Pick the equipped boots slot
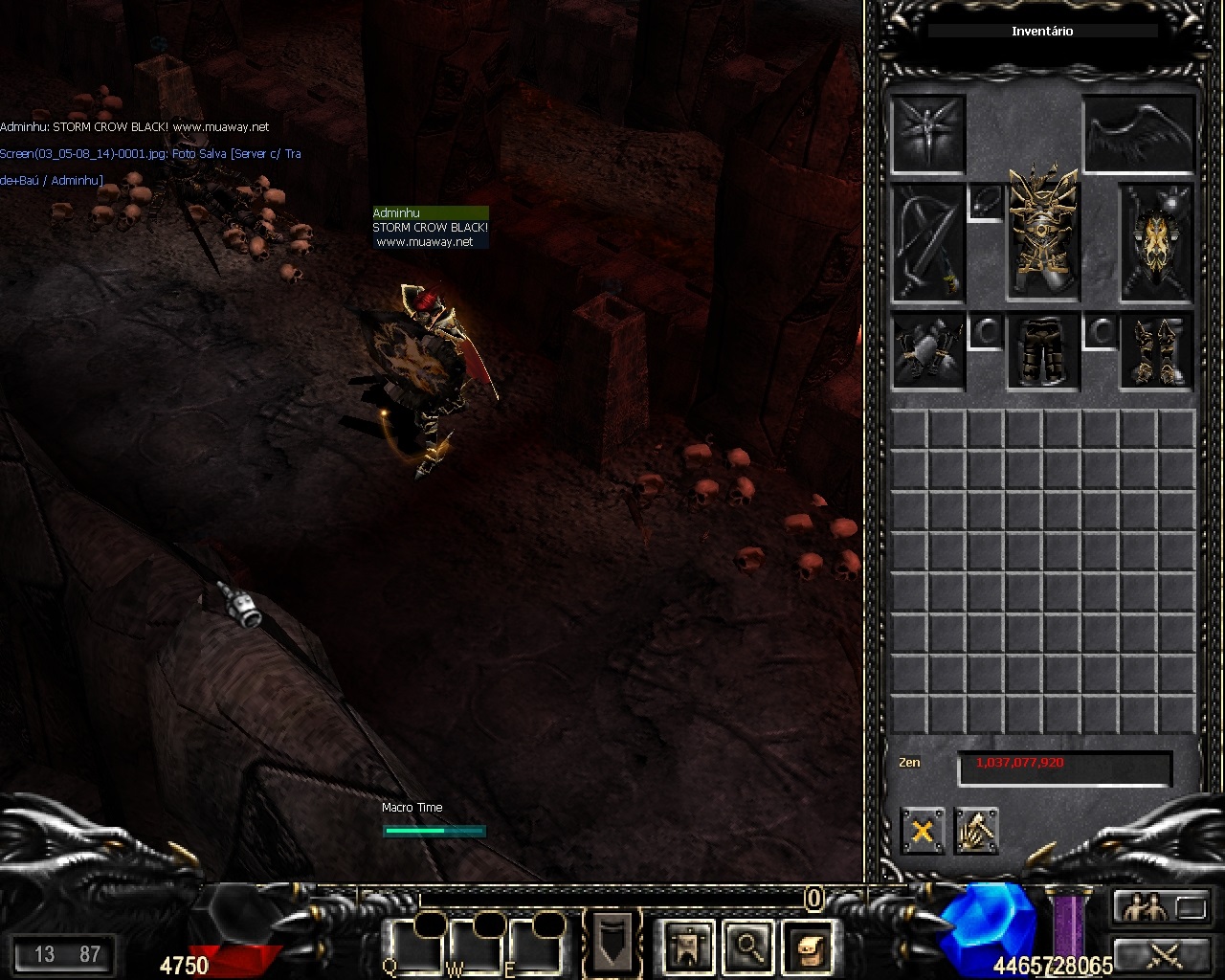This screenshot has height=980, width=1225. click(x=1157, y=351)
